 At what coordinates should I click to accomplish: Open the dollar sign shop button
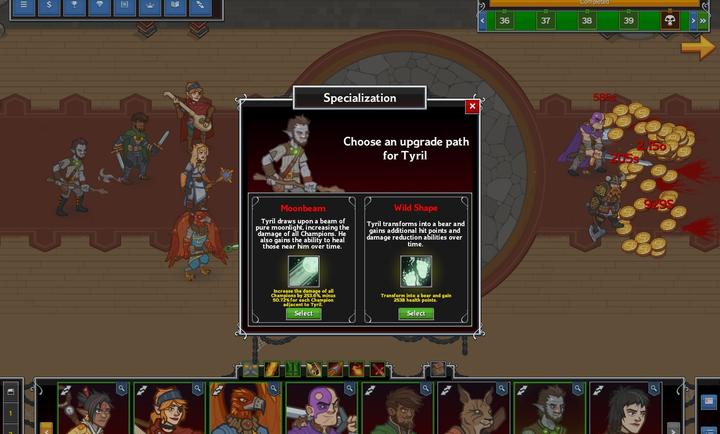49,6
